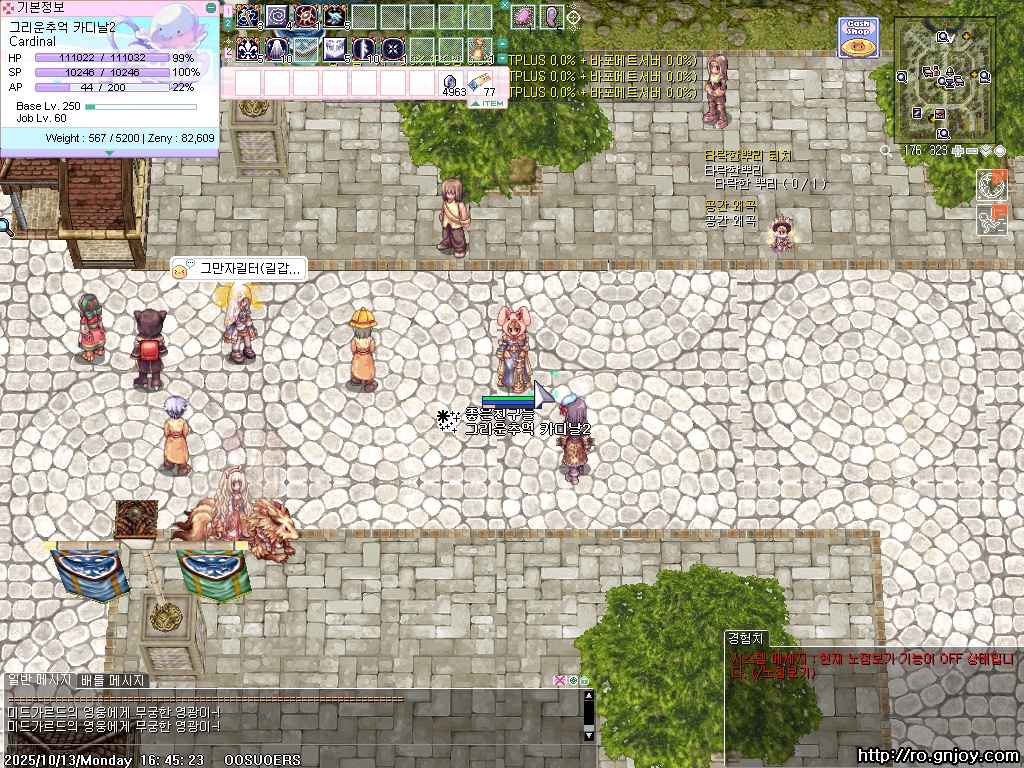1024x768 pixels.
Task: Click the 타락한뿌리 퇴치 quest tracker entry
Action: [747, 156]
